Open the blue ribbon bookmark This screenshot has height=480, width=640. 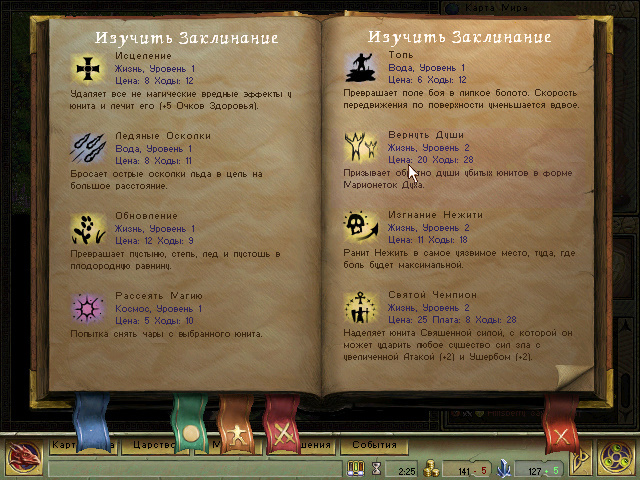click(93, 421)
